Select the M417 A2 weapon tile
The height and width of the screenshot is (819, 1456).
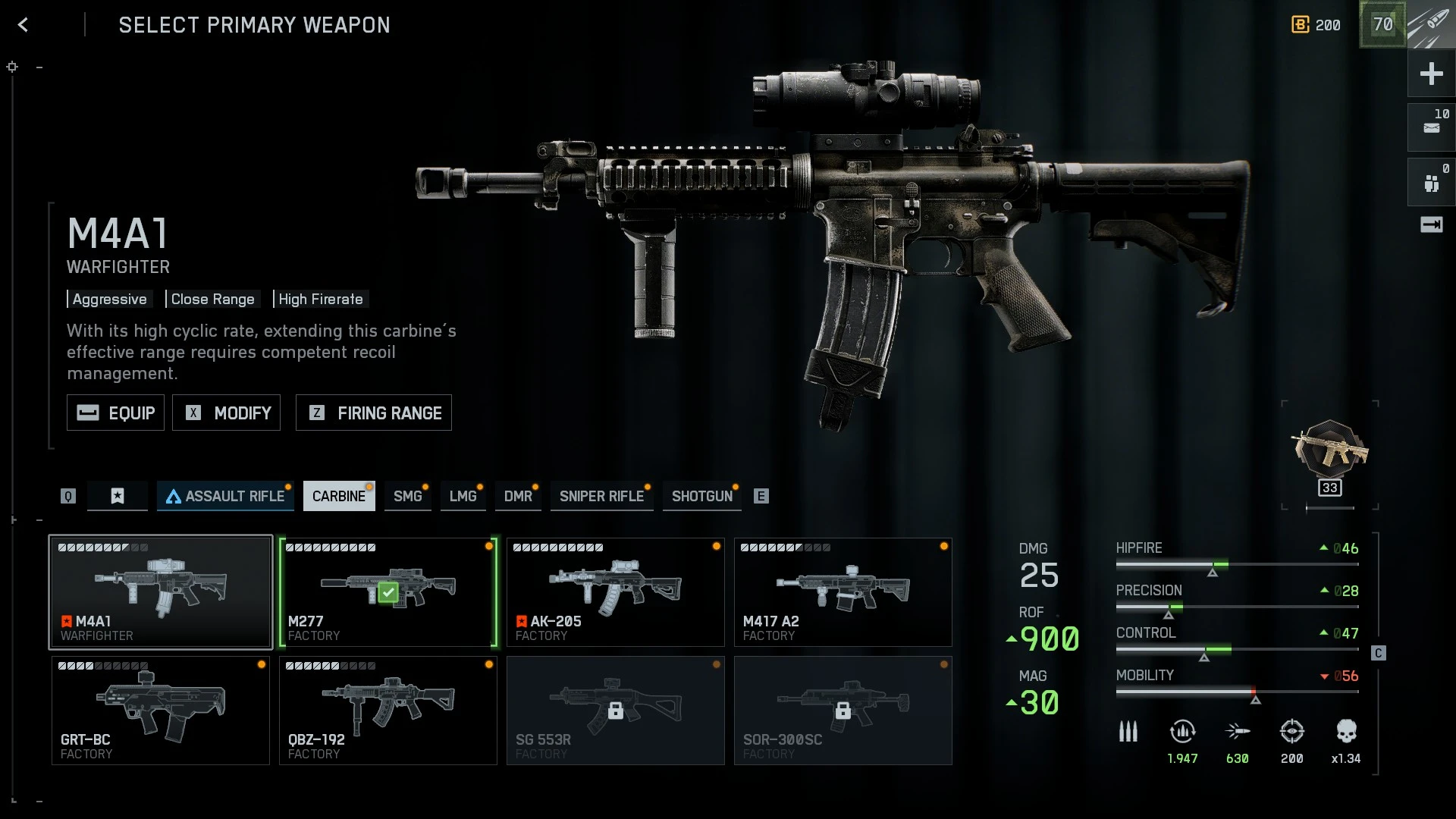click(x=843, y=592)
